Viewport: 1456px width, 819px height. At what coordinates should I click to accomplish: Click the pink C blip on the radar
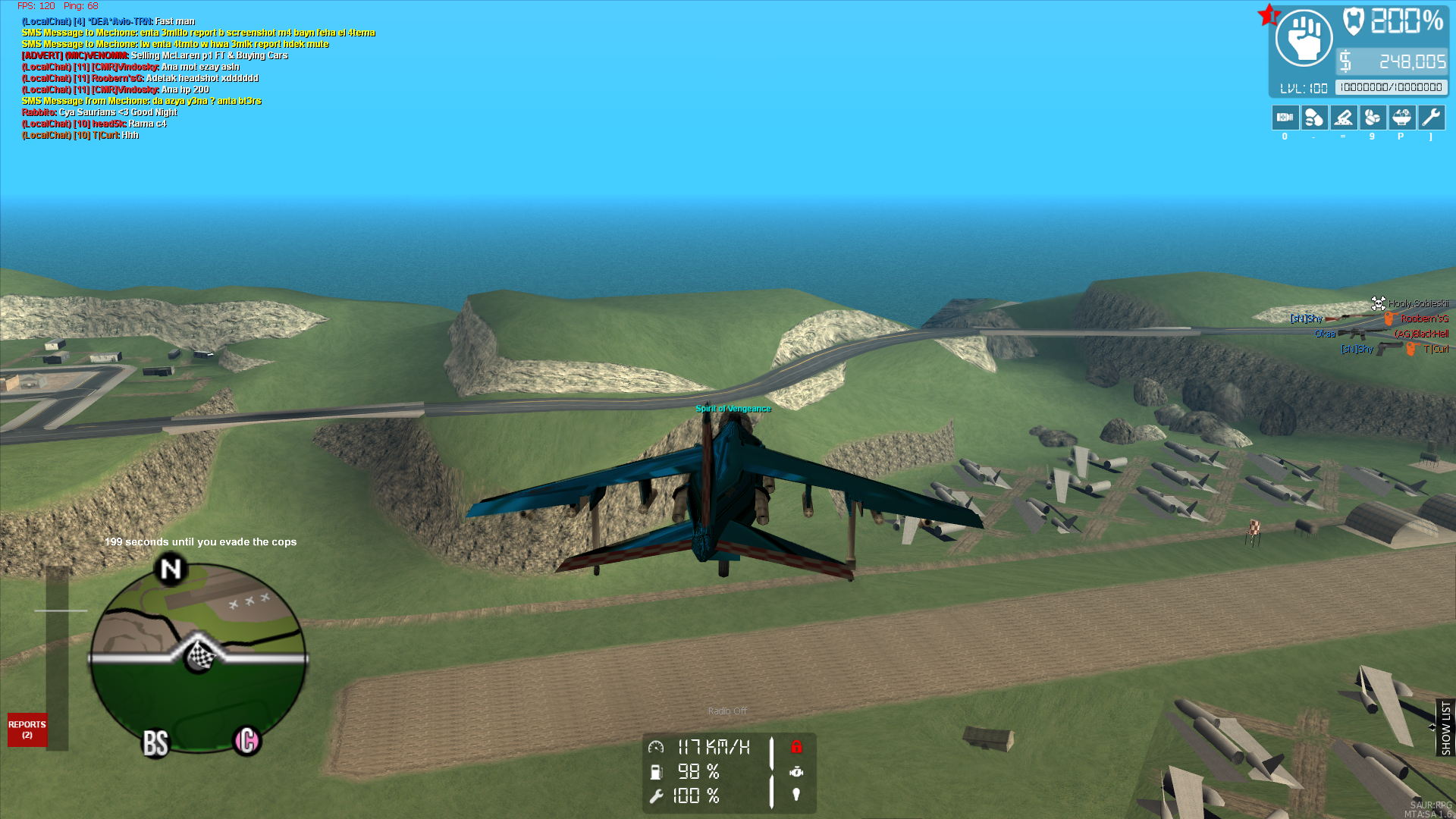247,740
